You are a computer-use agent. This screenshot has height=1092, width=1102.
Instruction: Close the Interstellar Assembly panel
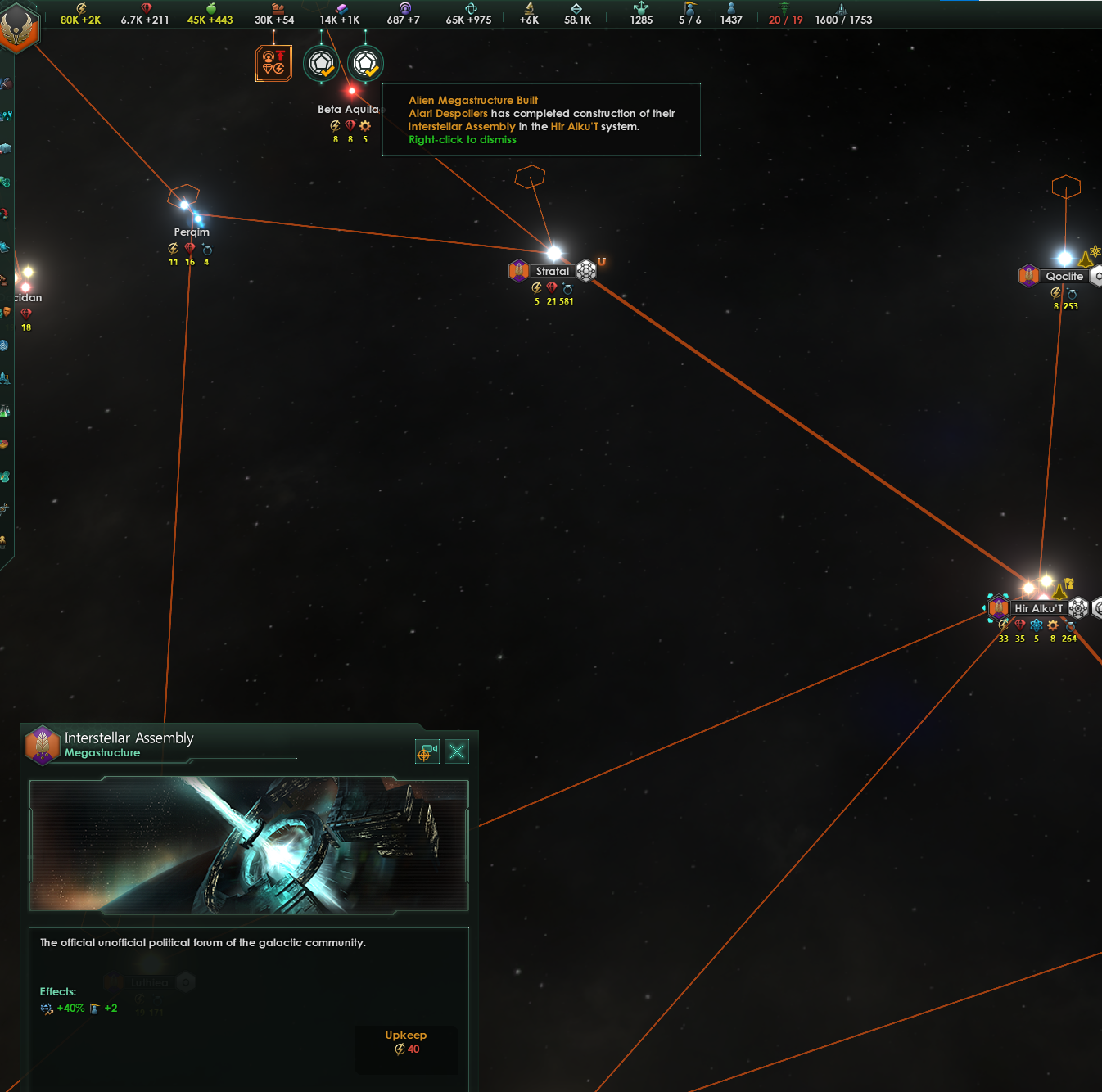[x=456, y=751]
